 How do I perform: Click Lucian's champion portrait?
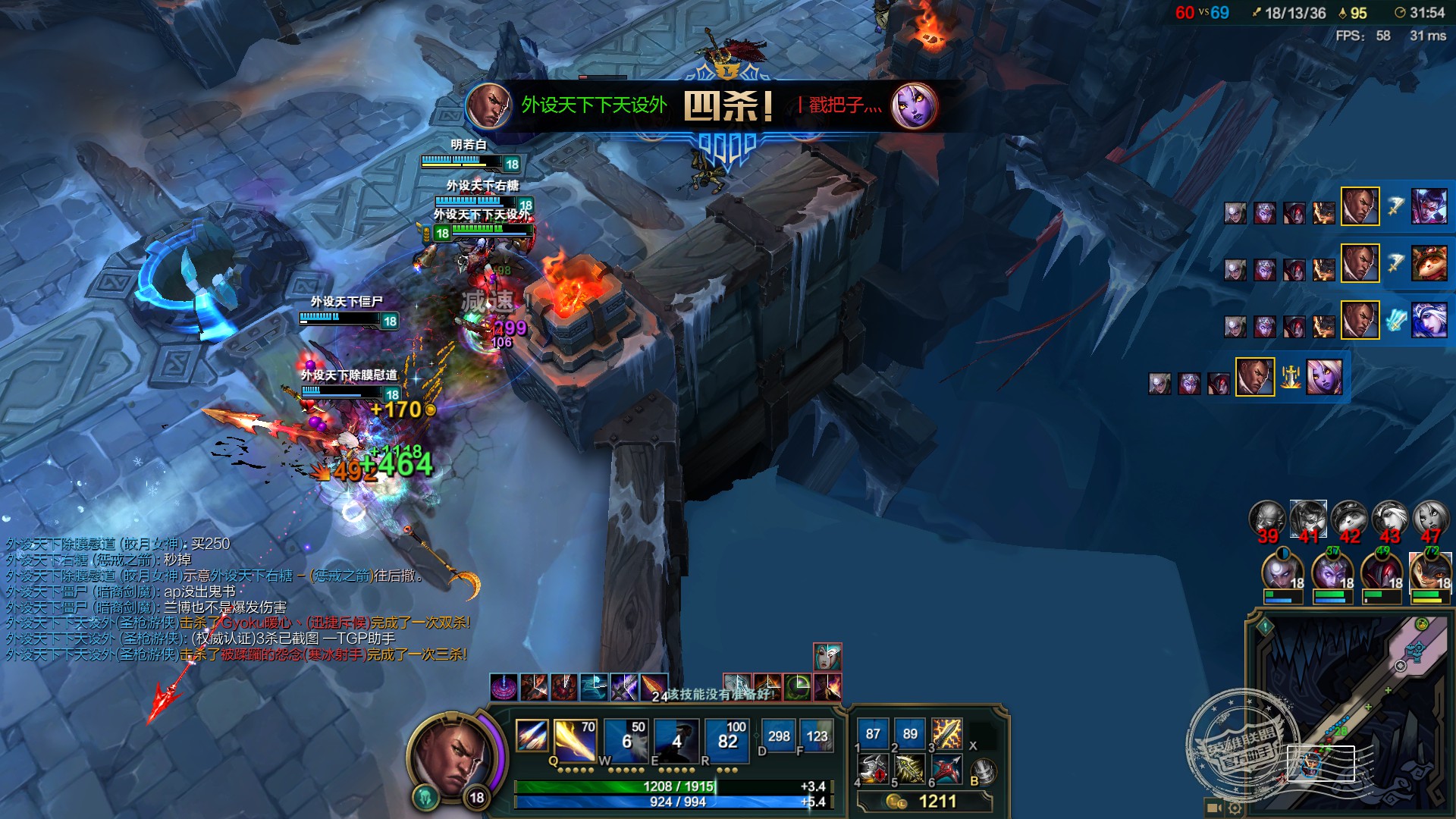click(453, 755)
